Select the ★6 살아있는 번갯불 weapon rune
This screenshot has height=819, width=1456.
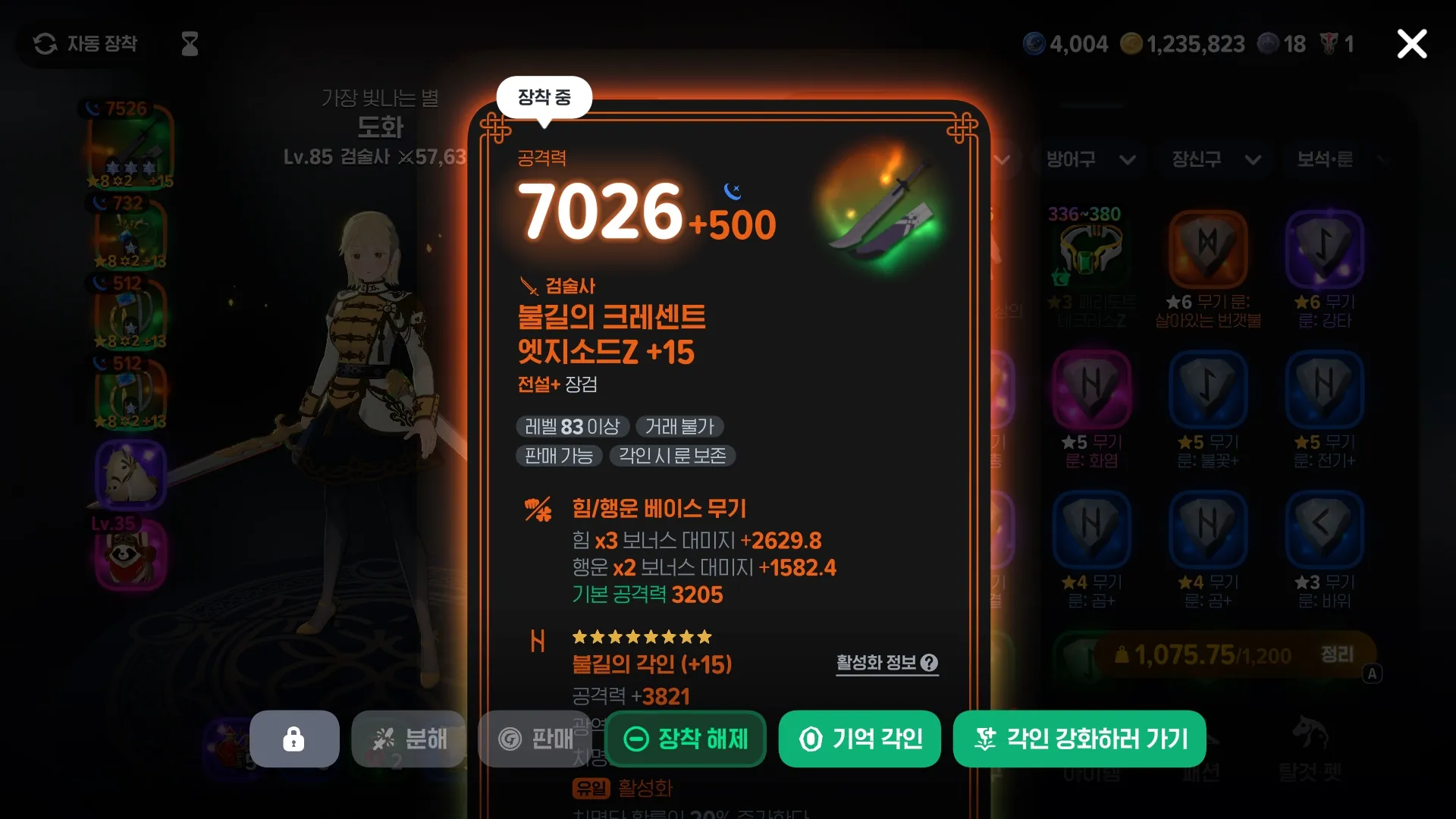click(1208, 250)
